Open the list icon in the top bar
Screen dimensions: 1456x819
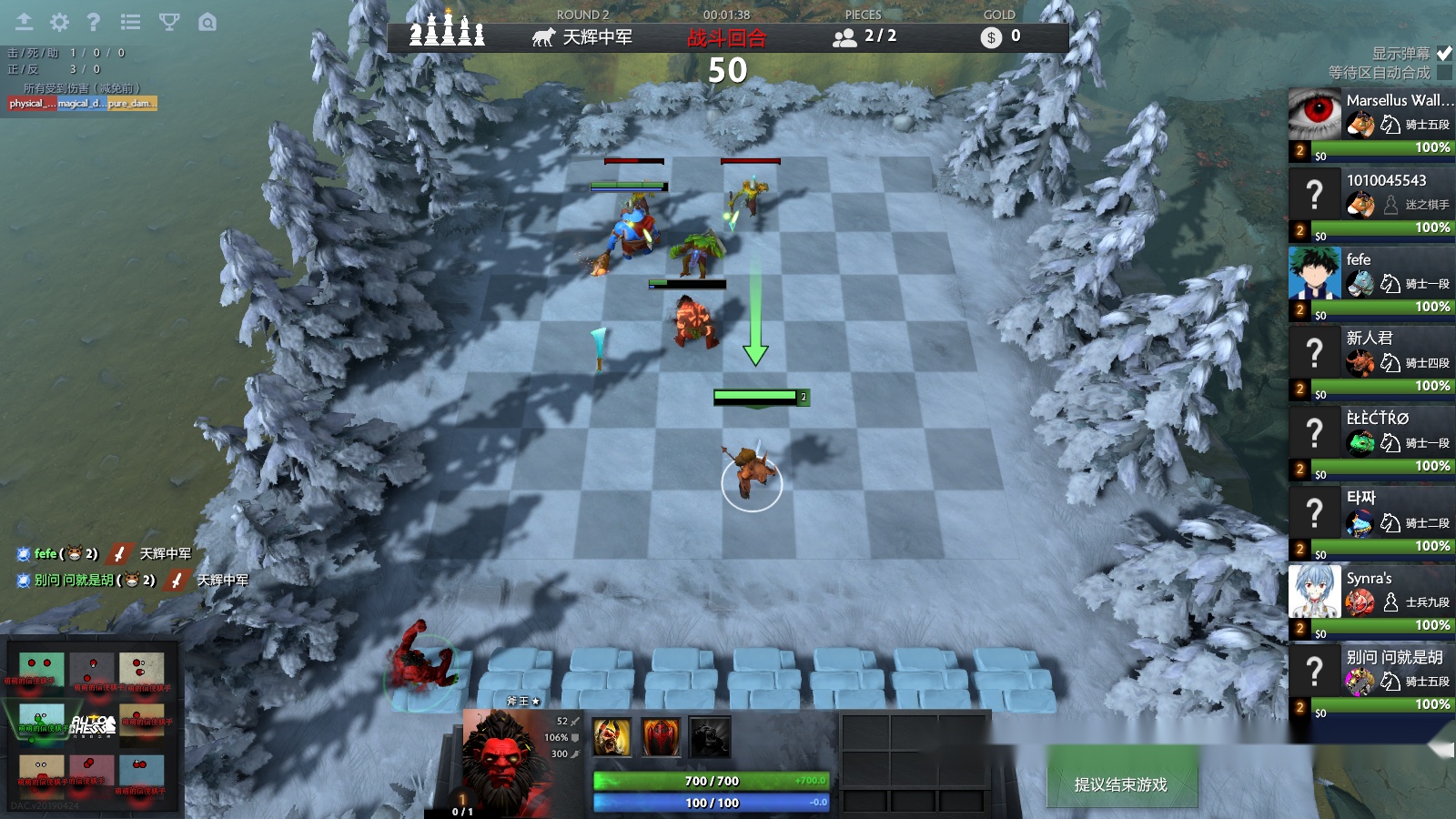click(x=130, y=22)
